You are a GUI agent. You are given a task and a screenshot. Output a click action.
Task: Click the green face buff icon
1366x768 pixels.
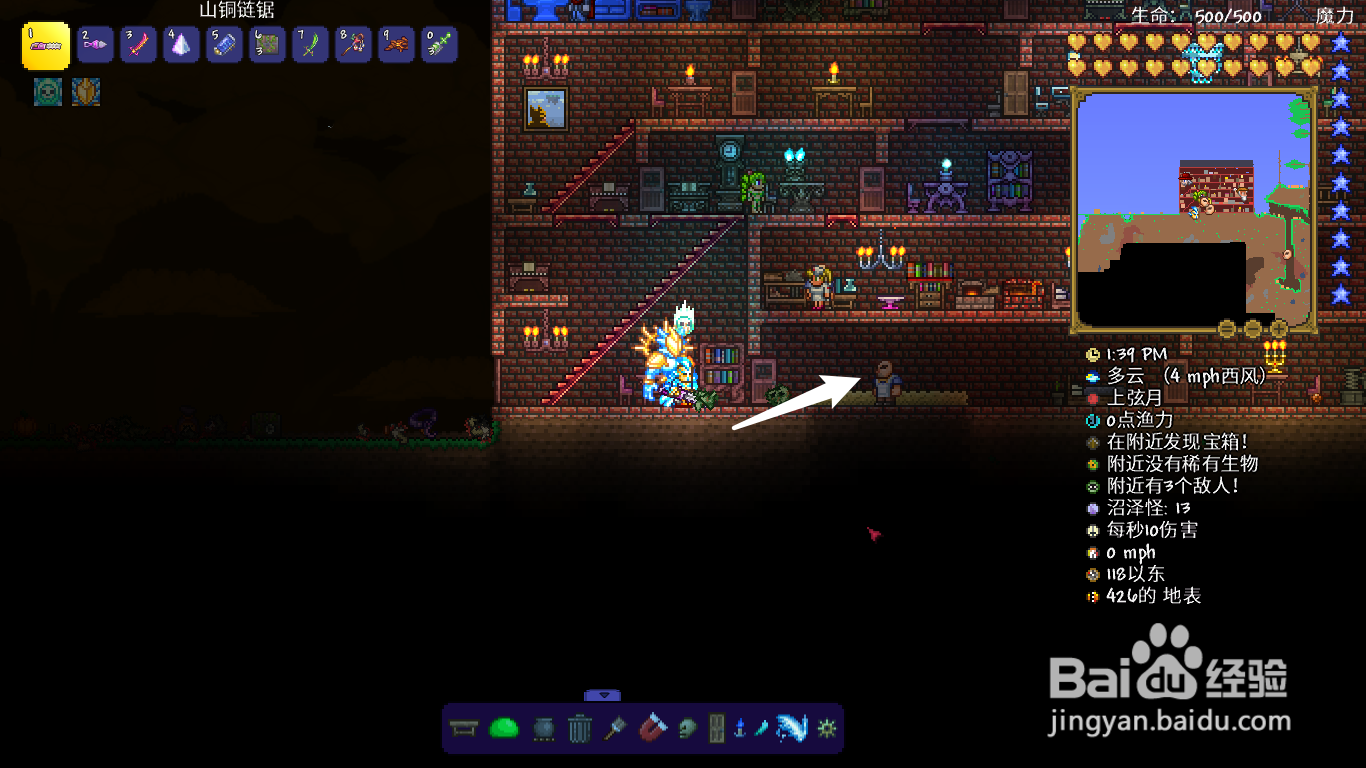(x=47, y=92)
